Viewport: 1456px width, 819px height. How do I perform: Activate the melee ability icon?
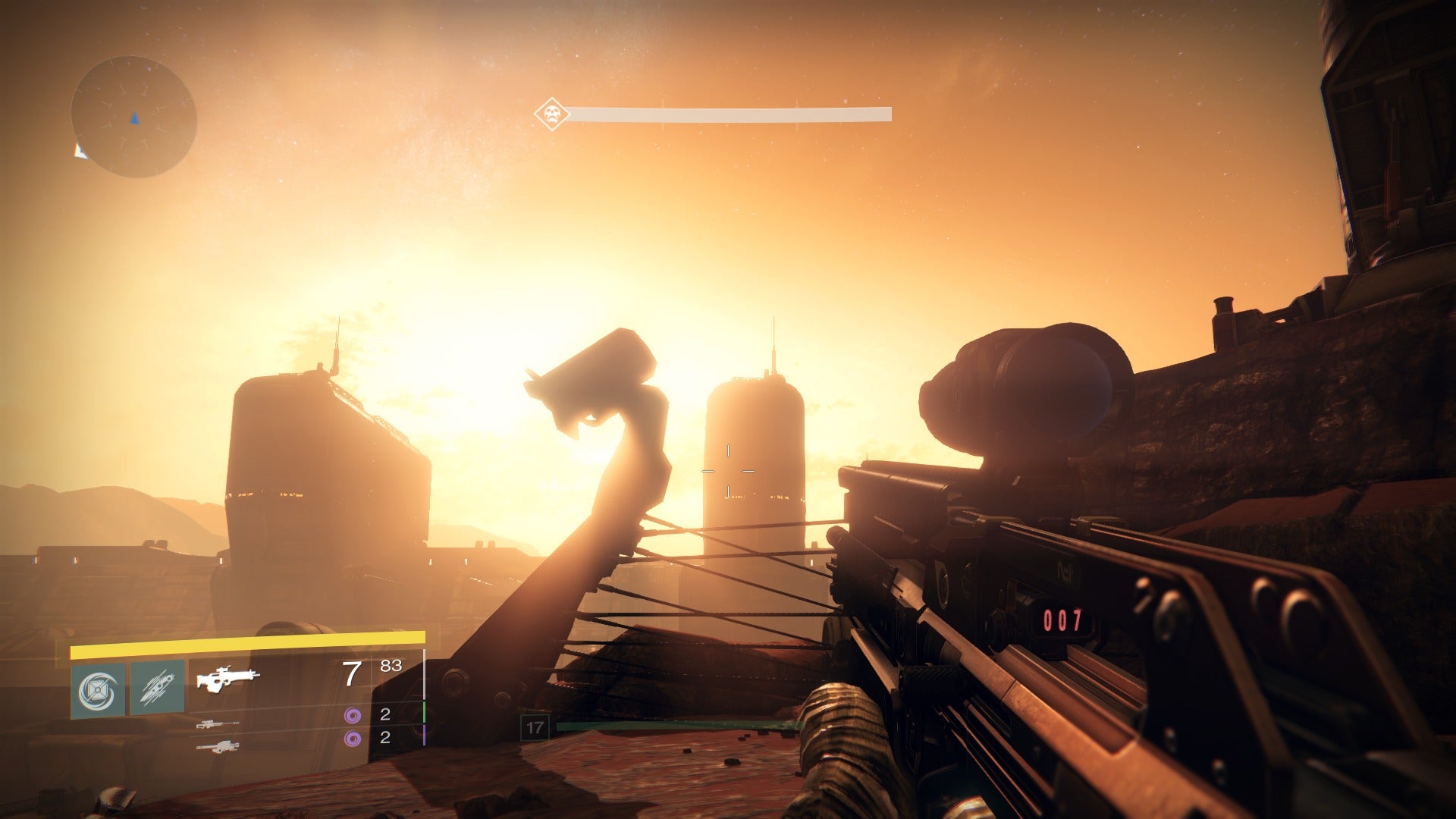157,687
